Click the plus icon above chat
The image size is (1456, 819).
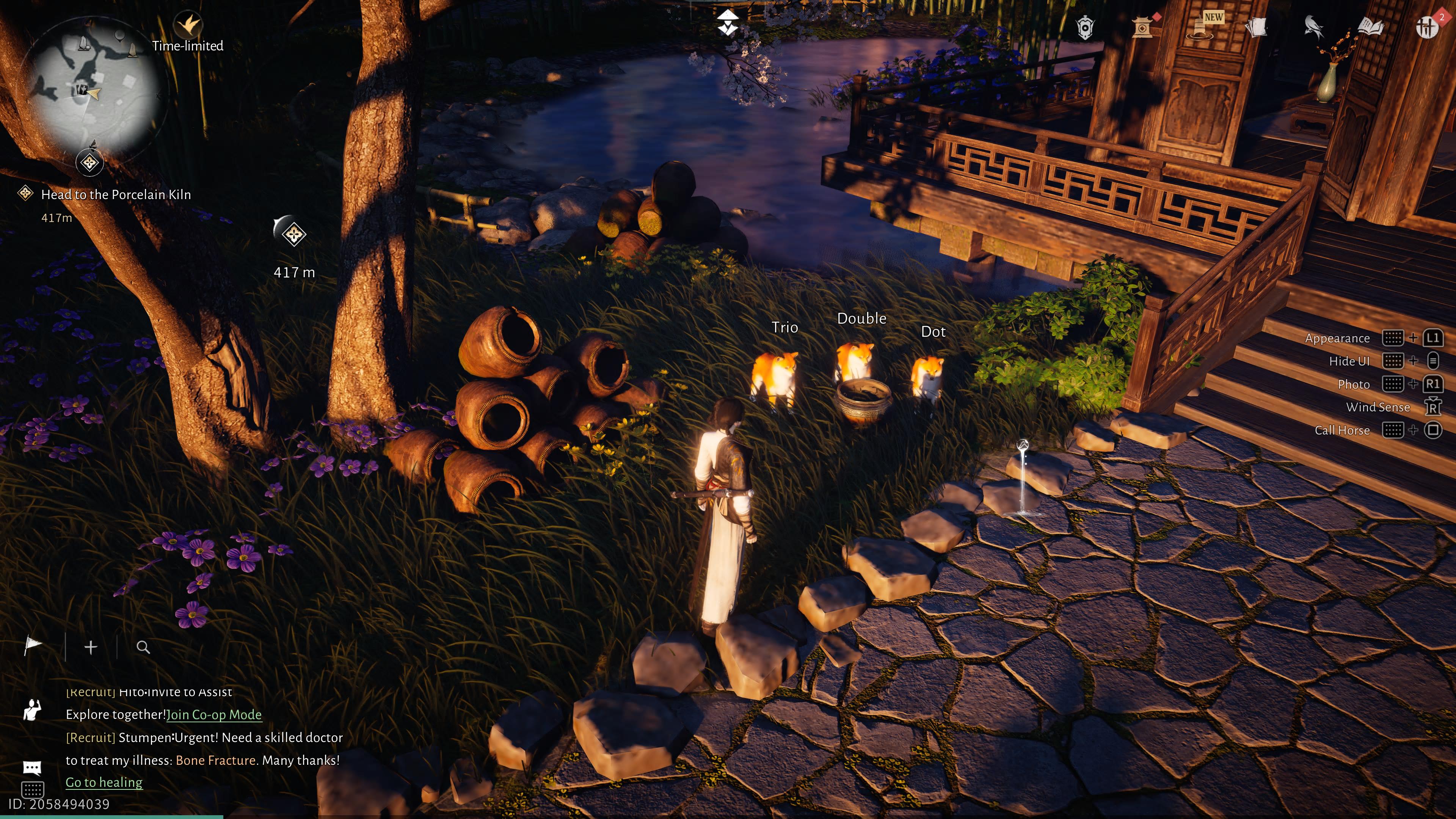91,647
